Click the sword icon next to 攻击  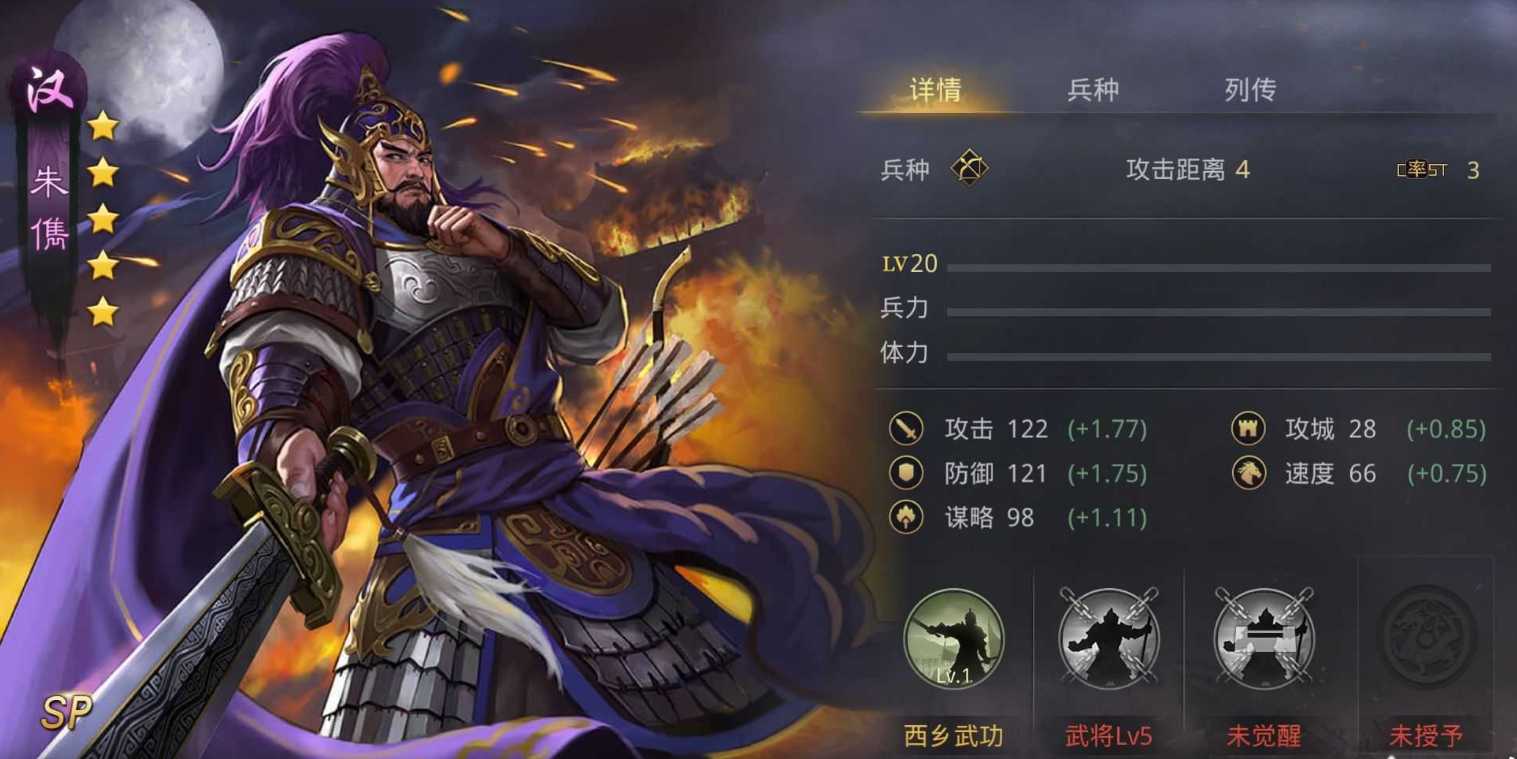(x=907, y=428)
